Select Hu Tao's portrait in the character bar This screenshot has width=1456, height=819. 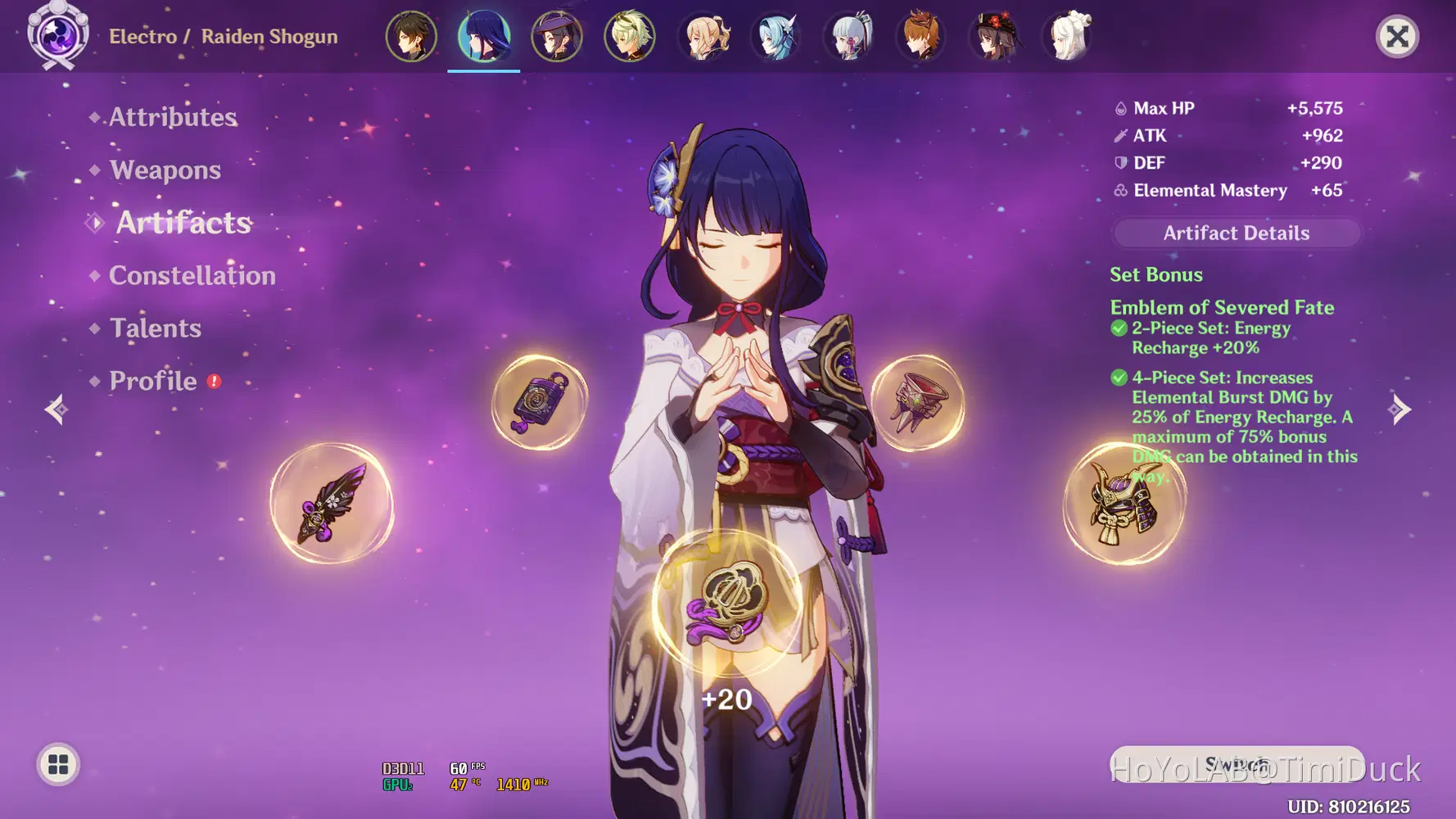(x=995, y=37)
